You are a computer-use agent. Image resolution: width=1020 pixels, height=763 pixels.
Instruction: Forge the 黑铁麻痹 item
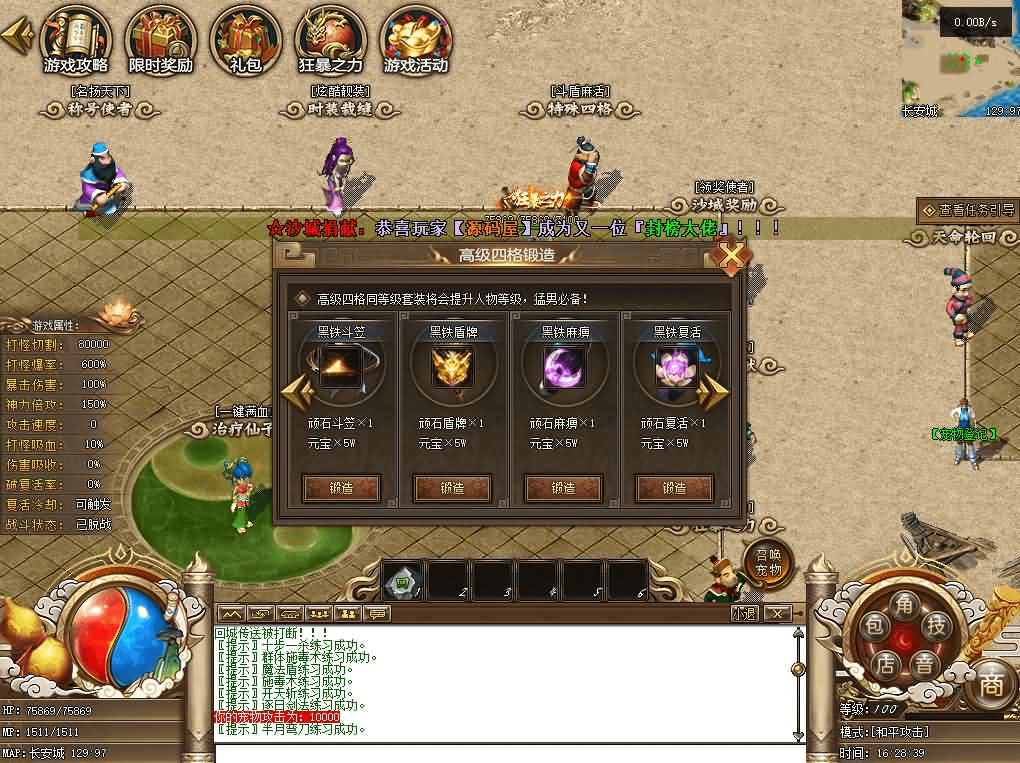pos(563,488)
